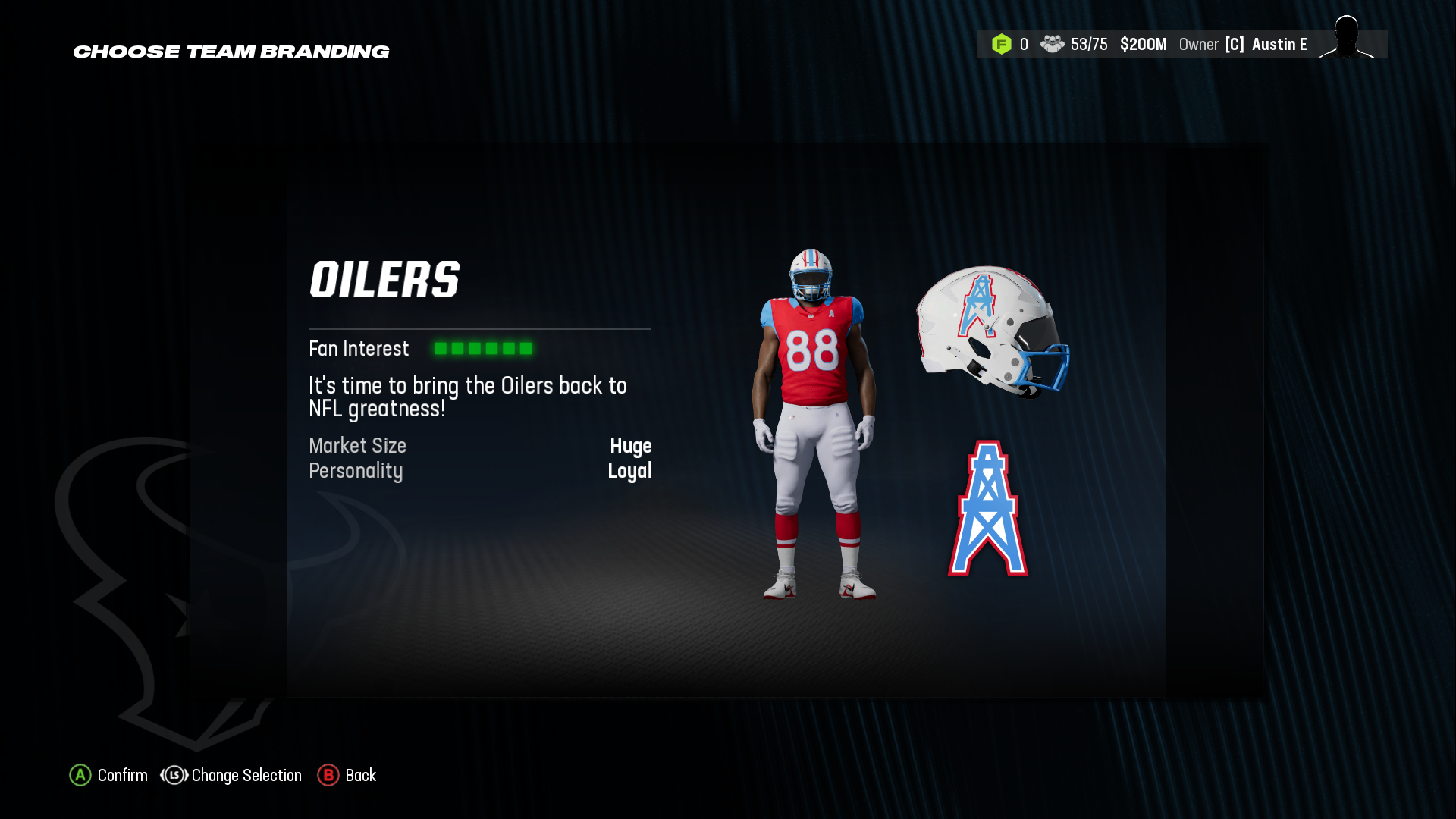
Task: Expand selection left with Change Selection arrow
Action: click(x=163, y=775)
